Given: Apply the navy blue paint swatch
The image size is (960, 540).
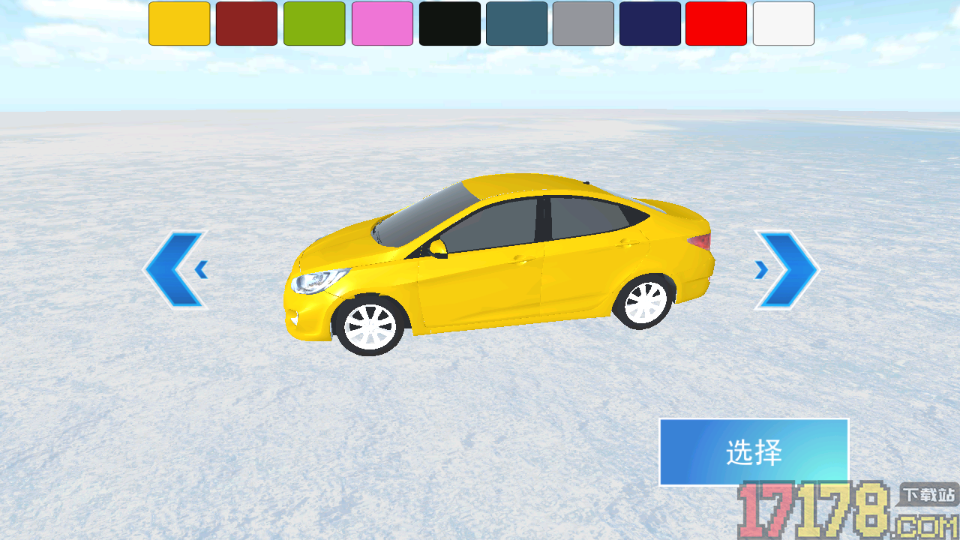Looking at the screenshot, I should 650,24.
